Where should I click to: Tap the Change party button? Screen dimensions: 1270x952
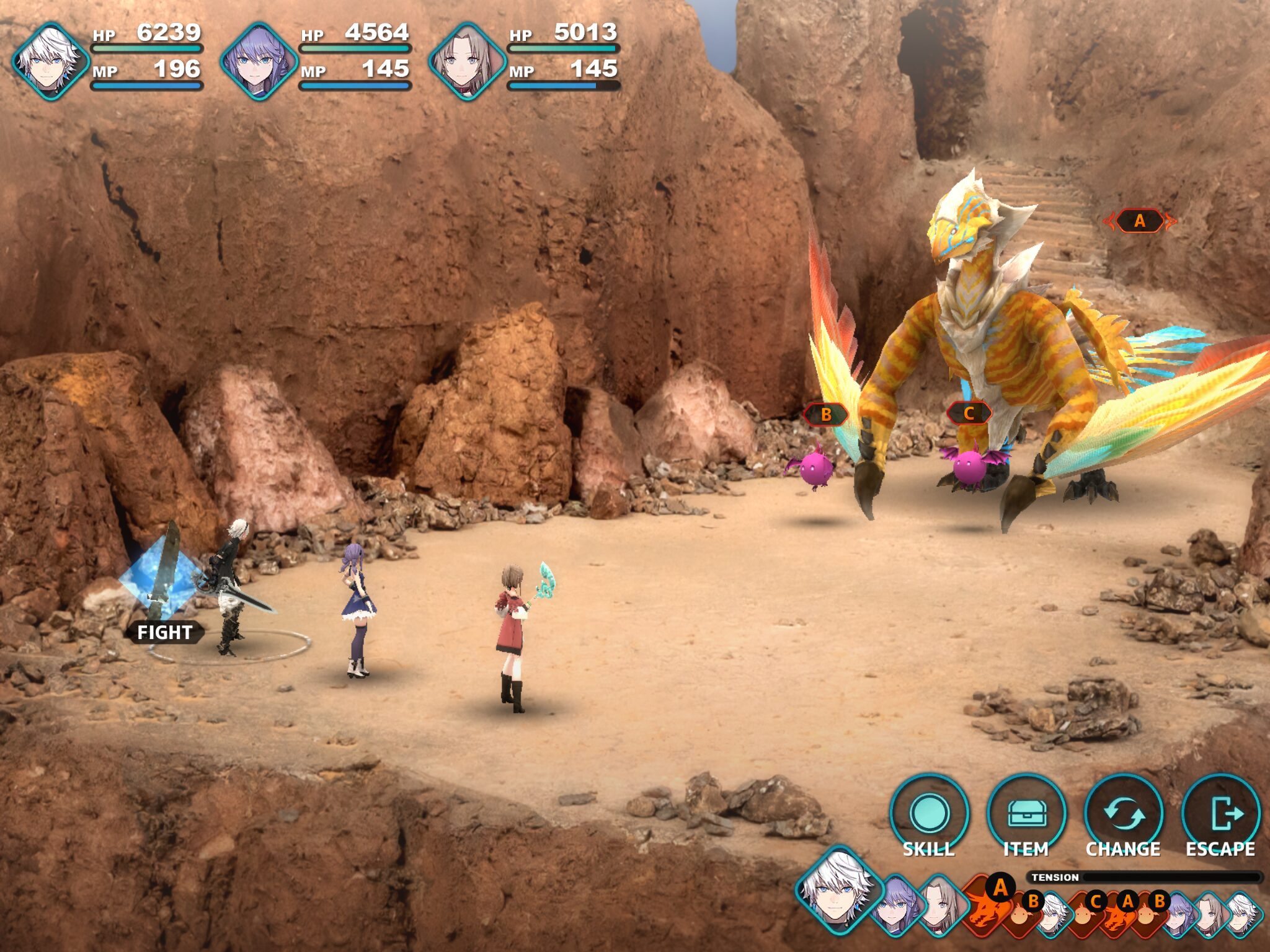click(x=1123, y=814)
